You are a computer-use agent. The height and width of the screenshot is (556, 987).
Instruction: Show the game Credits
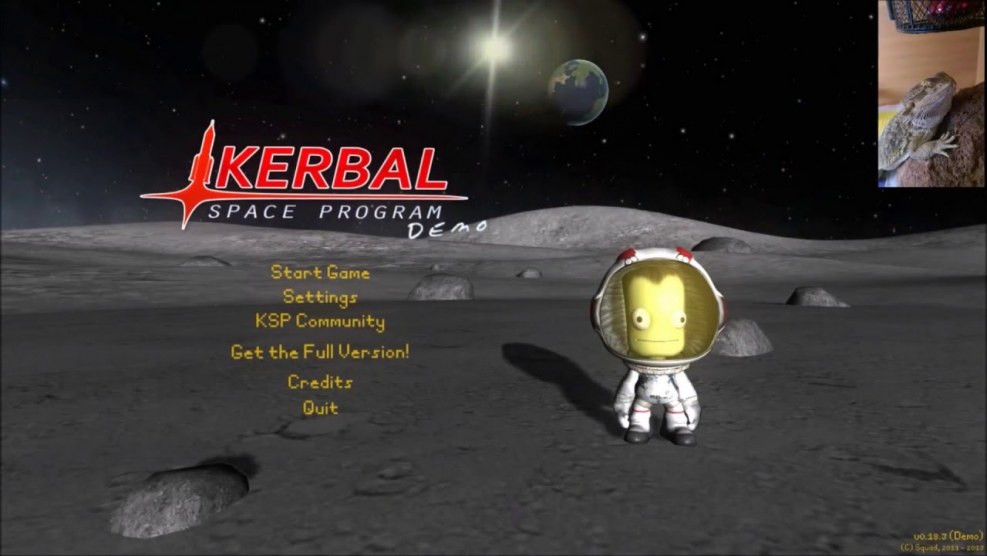tap(320, 382)
